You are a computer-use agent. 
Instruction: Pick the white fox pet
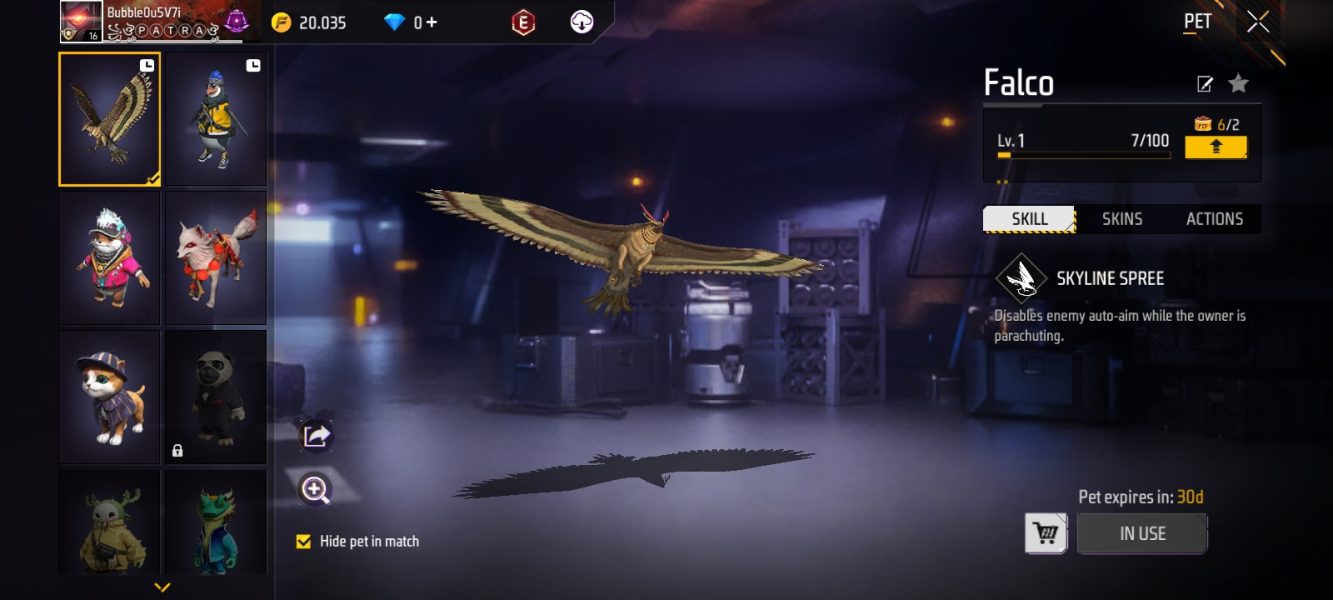[x=216, y=258]
